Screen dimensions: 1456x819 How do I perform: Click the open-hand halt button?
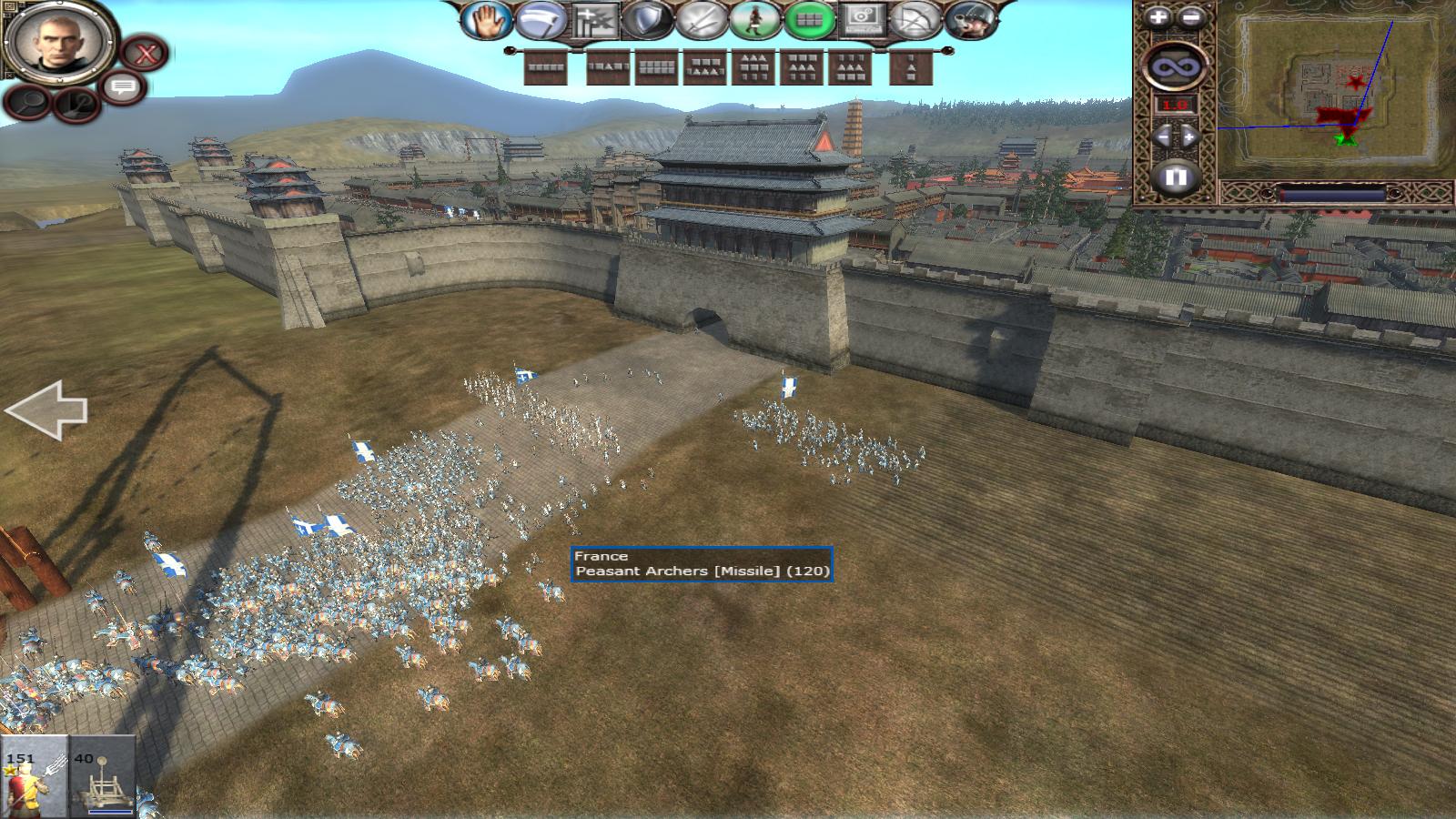click(x=486, y=20)
